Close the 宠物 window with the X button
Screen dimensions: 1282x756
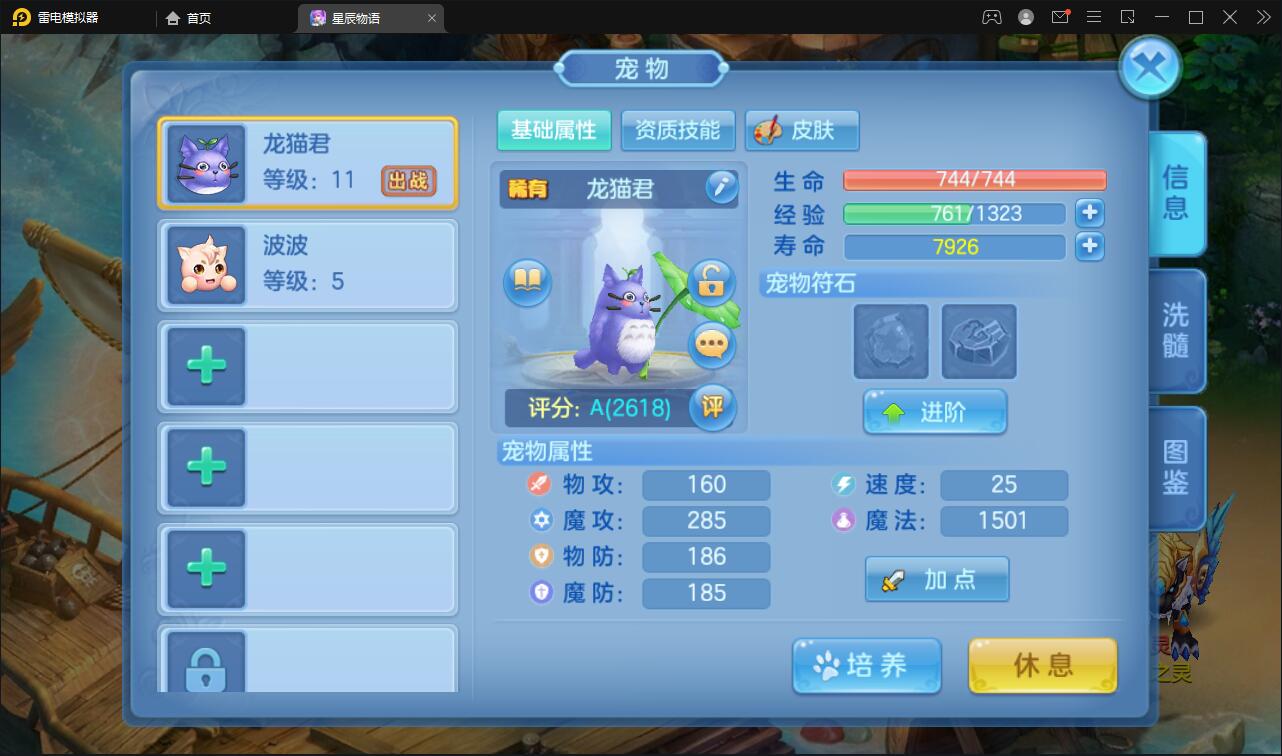tap(1148, 64)
